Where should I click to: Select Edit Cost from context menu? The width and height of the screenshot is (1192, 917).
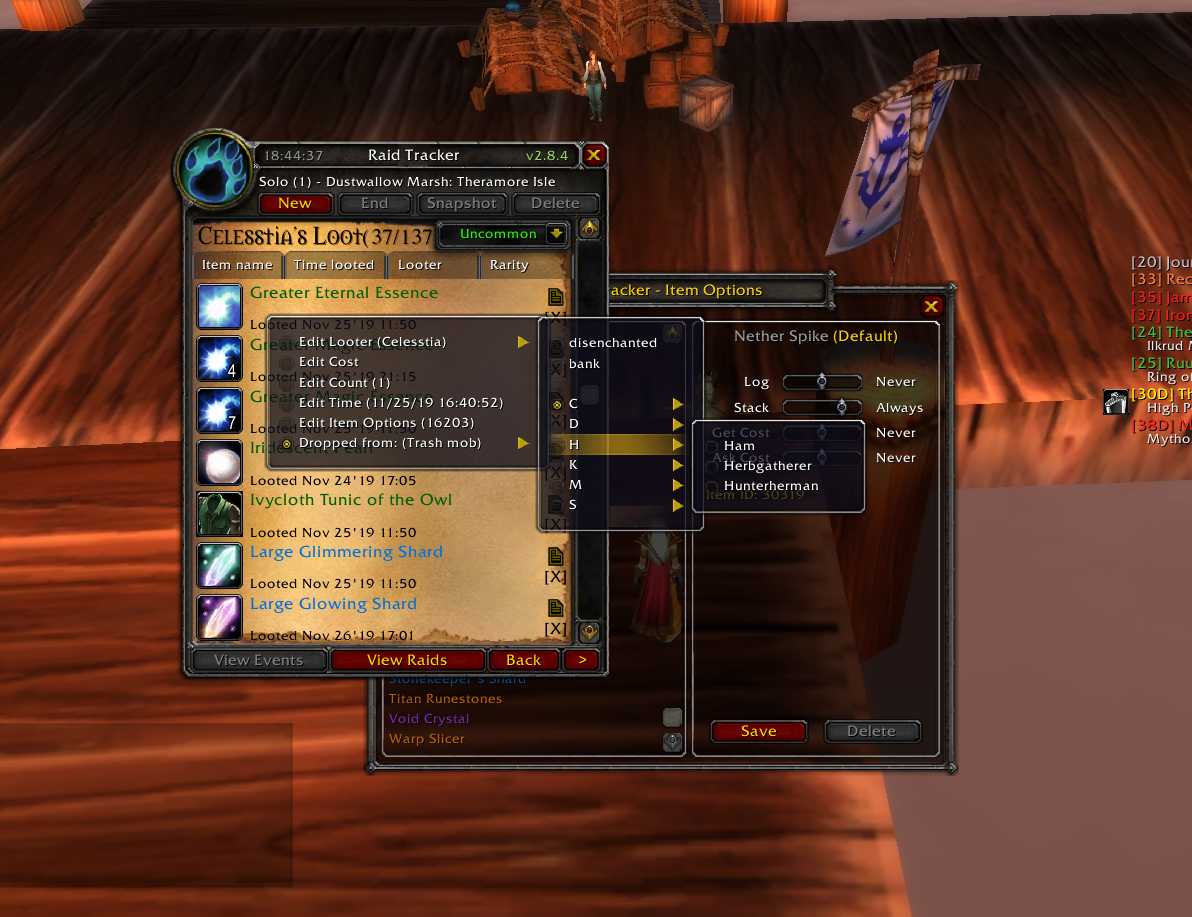pos(329,362)
